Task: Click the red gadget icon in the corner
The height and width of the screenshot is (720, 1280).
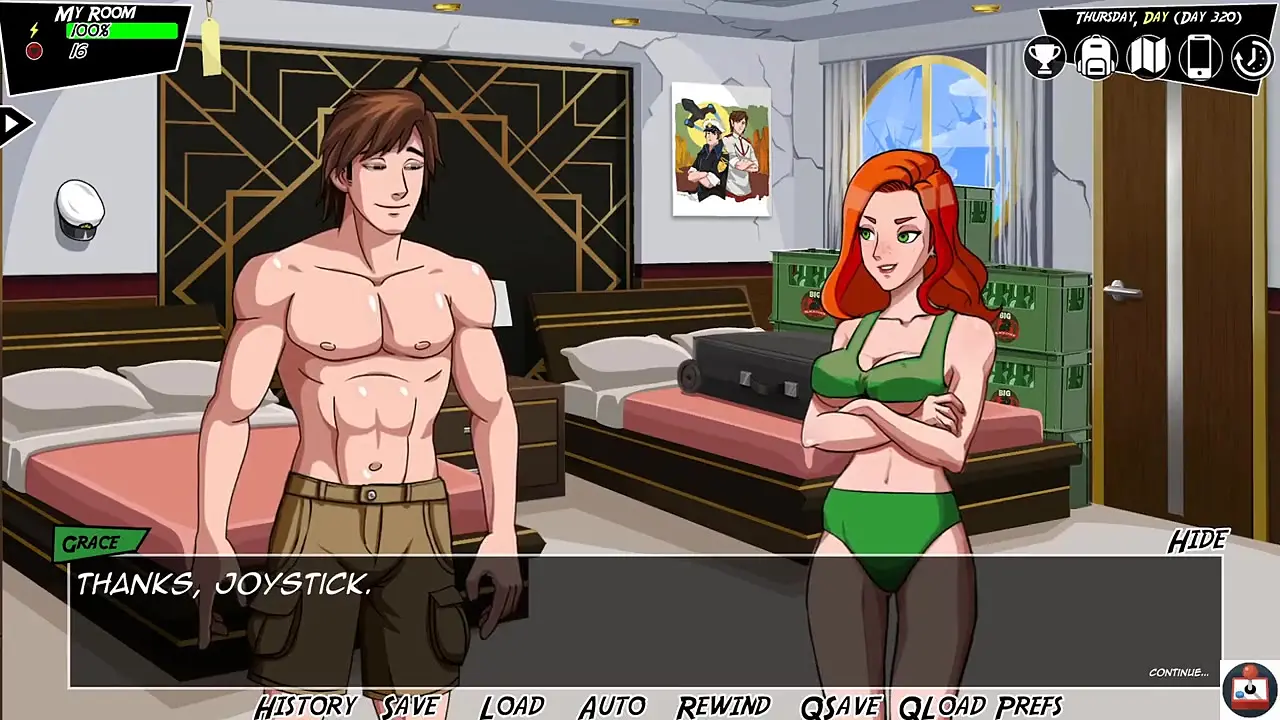Action: pos(1247,690)
